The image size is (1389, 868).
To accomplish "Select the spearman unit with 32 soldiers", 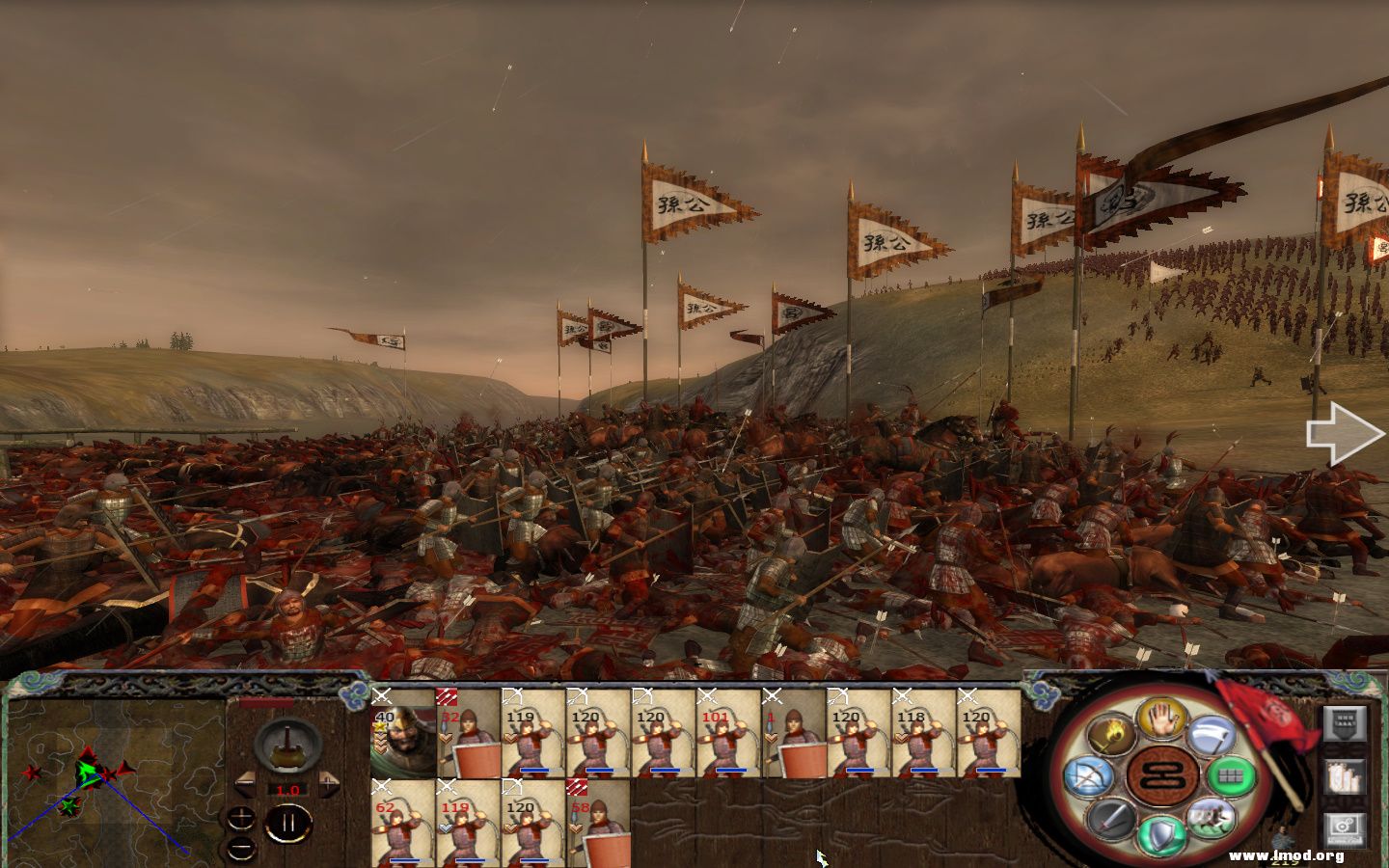I will (x=469, y=732).
